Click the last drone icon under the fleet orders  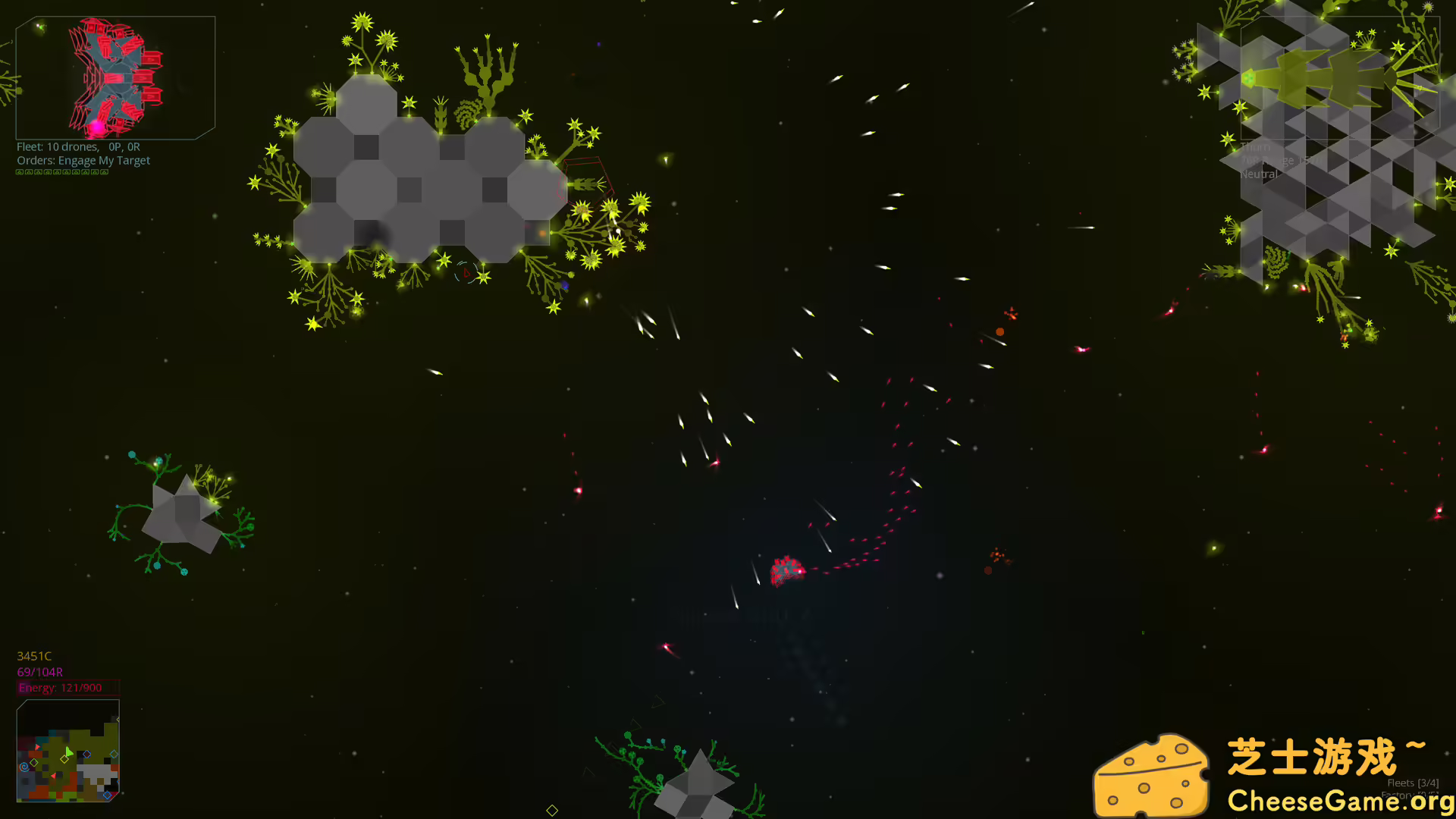pos(104,172)
